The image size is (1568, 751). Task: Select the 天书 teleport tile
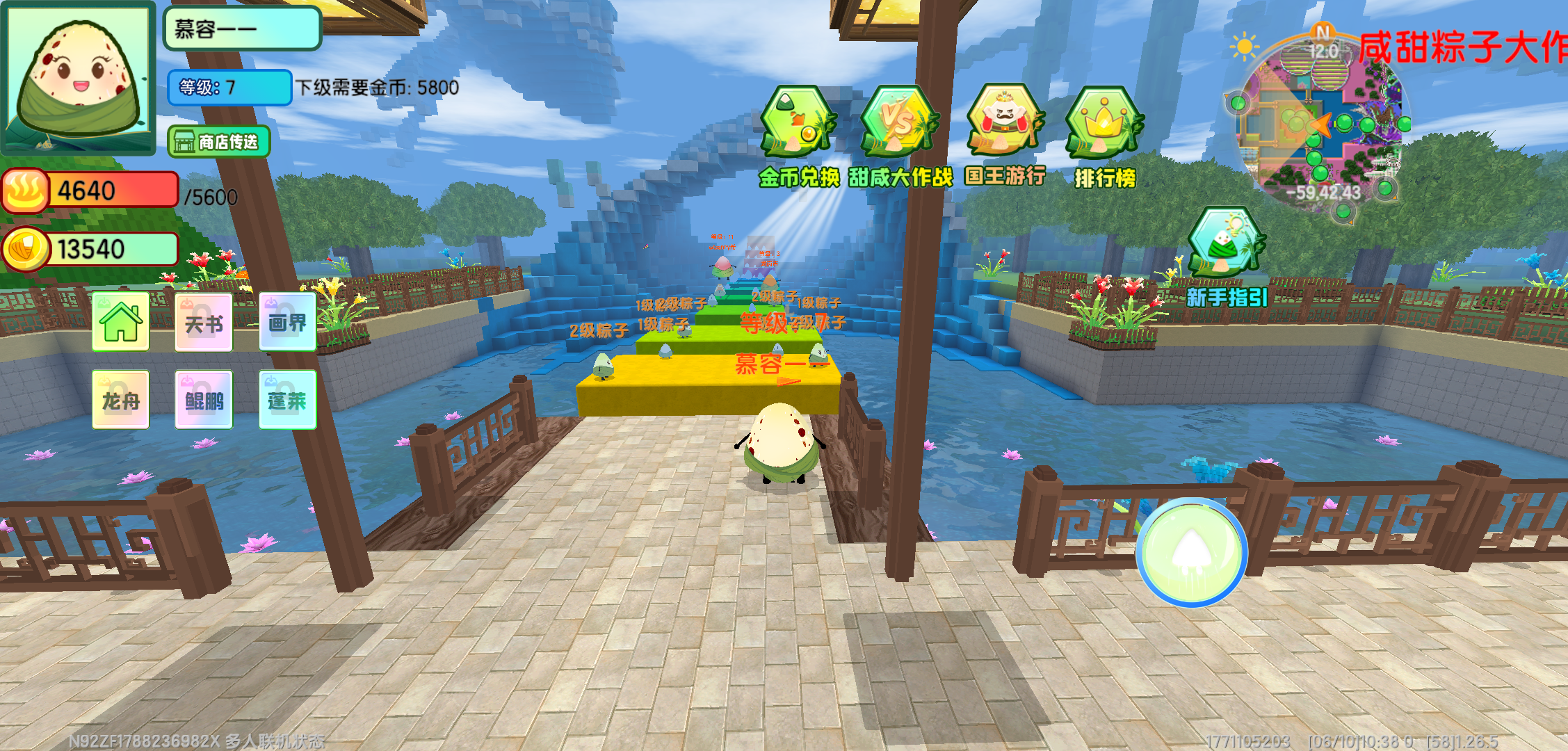pyautogui.click(x=204, y=323)
